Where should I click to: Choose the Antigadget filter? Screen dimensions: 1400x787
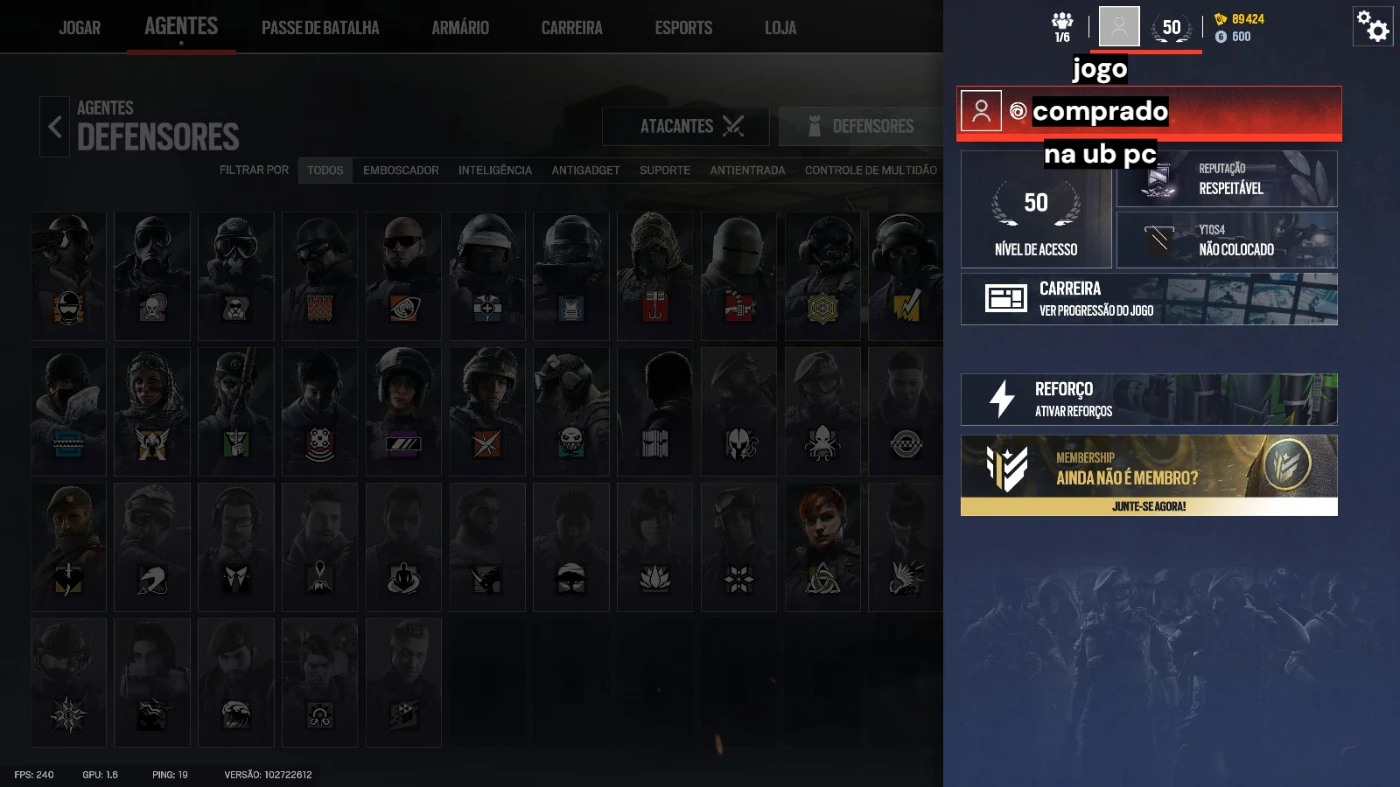[x=585, y=170]
